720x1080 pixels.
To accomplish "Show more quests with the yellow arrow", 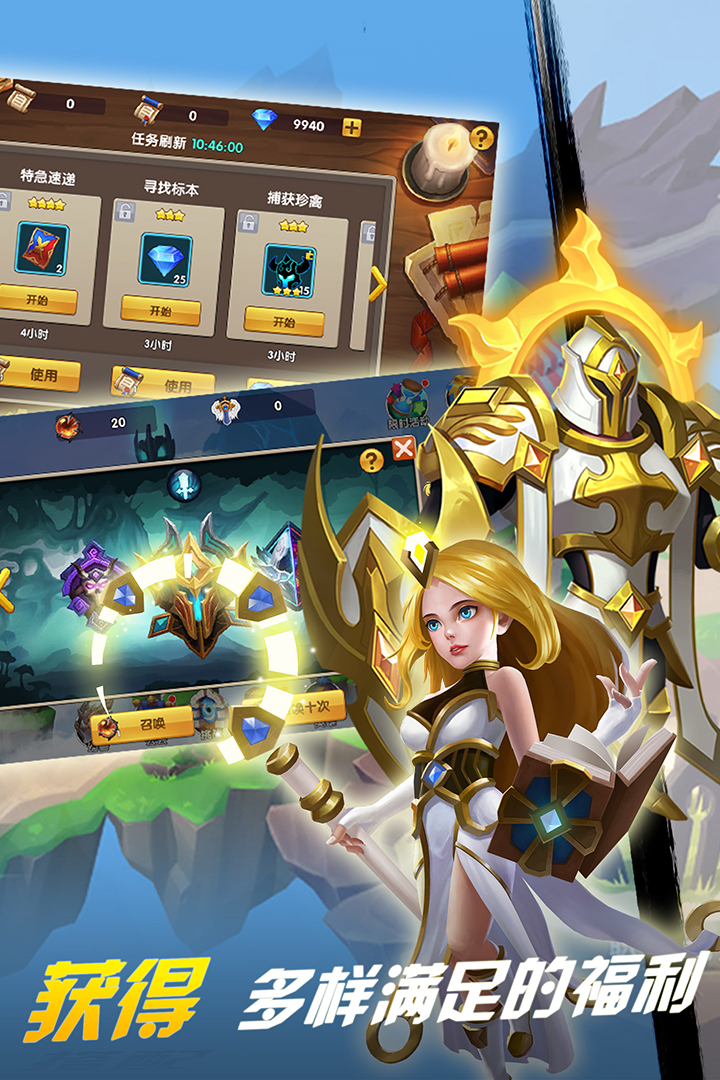I will coord(377,284).
